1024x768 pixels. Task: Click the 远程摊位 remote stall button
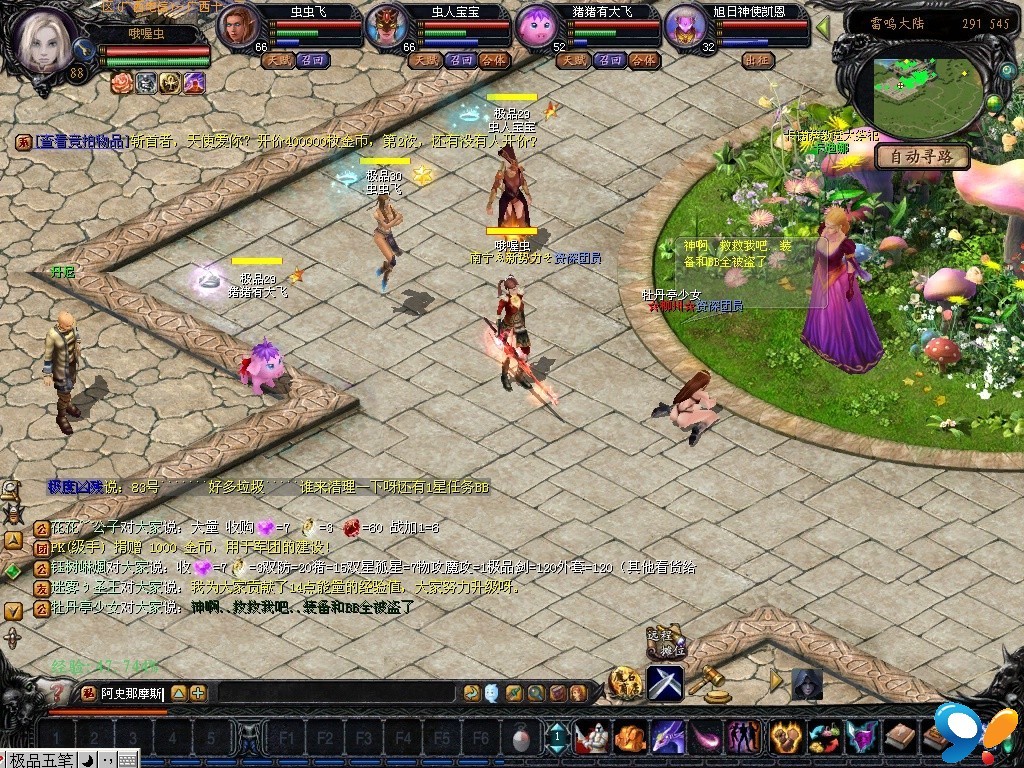[665, 642]
